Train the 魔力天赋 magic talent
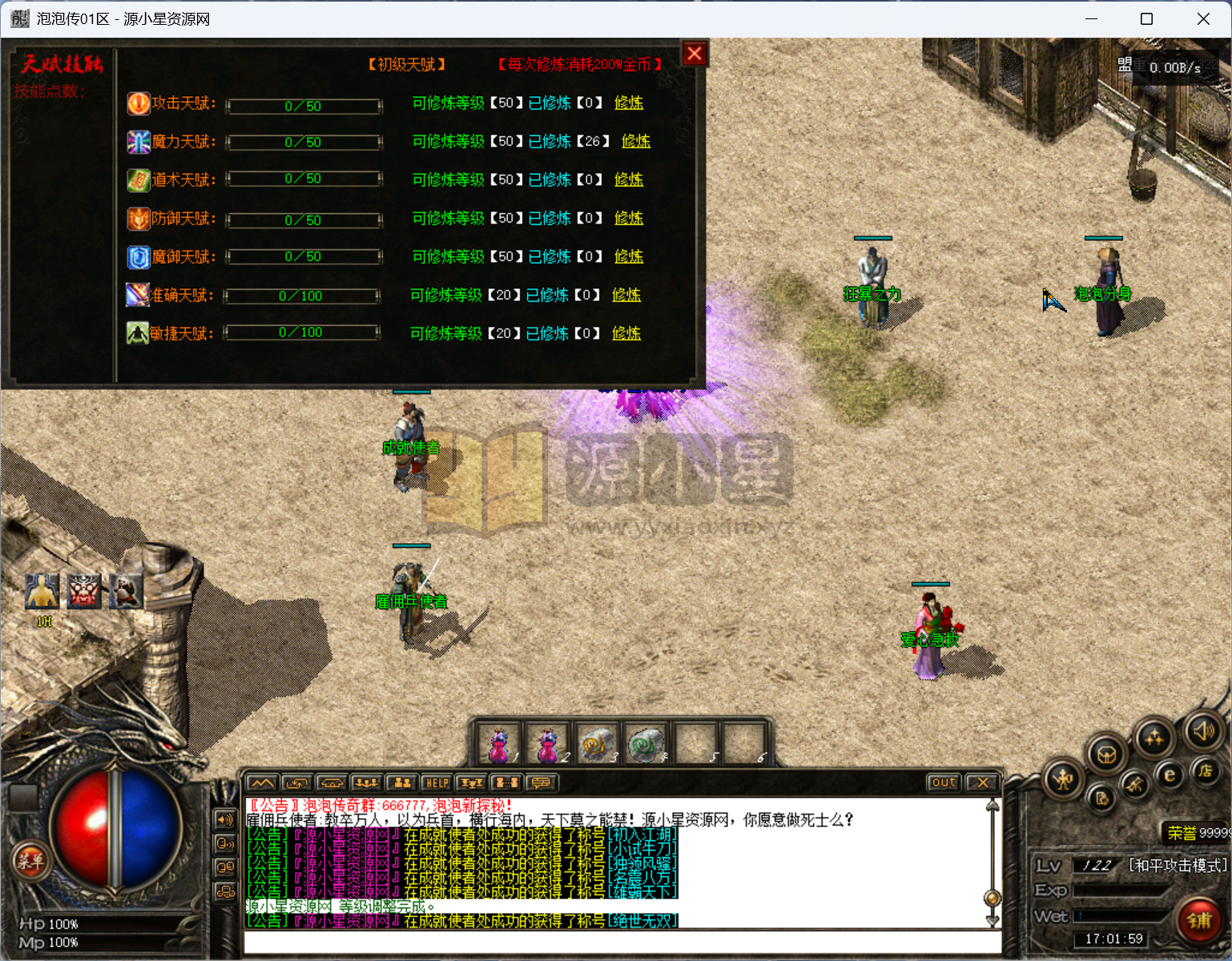 636,141
